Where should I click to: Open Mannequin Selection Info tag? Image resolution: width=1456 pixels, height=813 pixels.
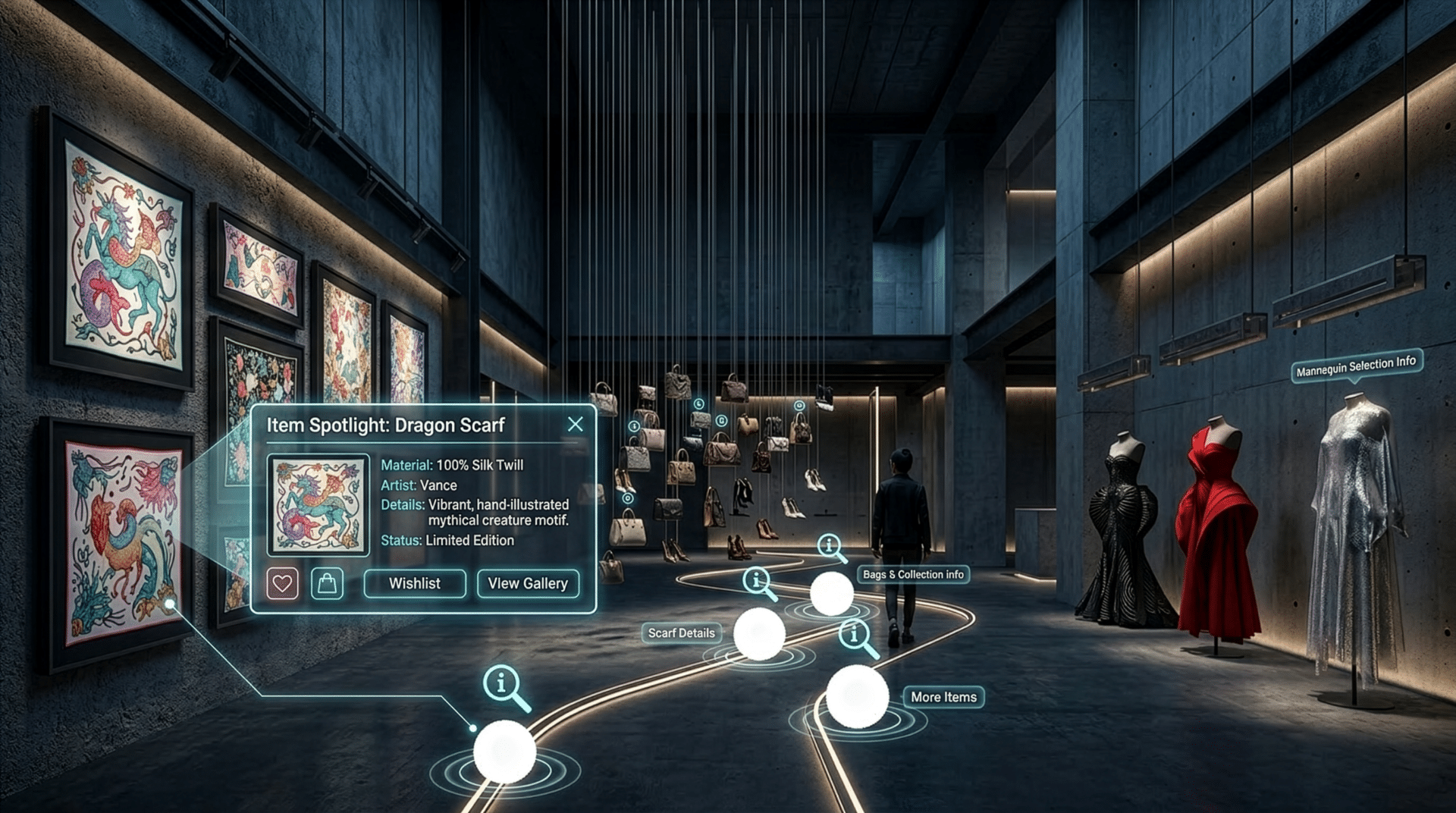1356,367
